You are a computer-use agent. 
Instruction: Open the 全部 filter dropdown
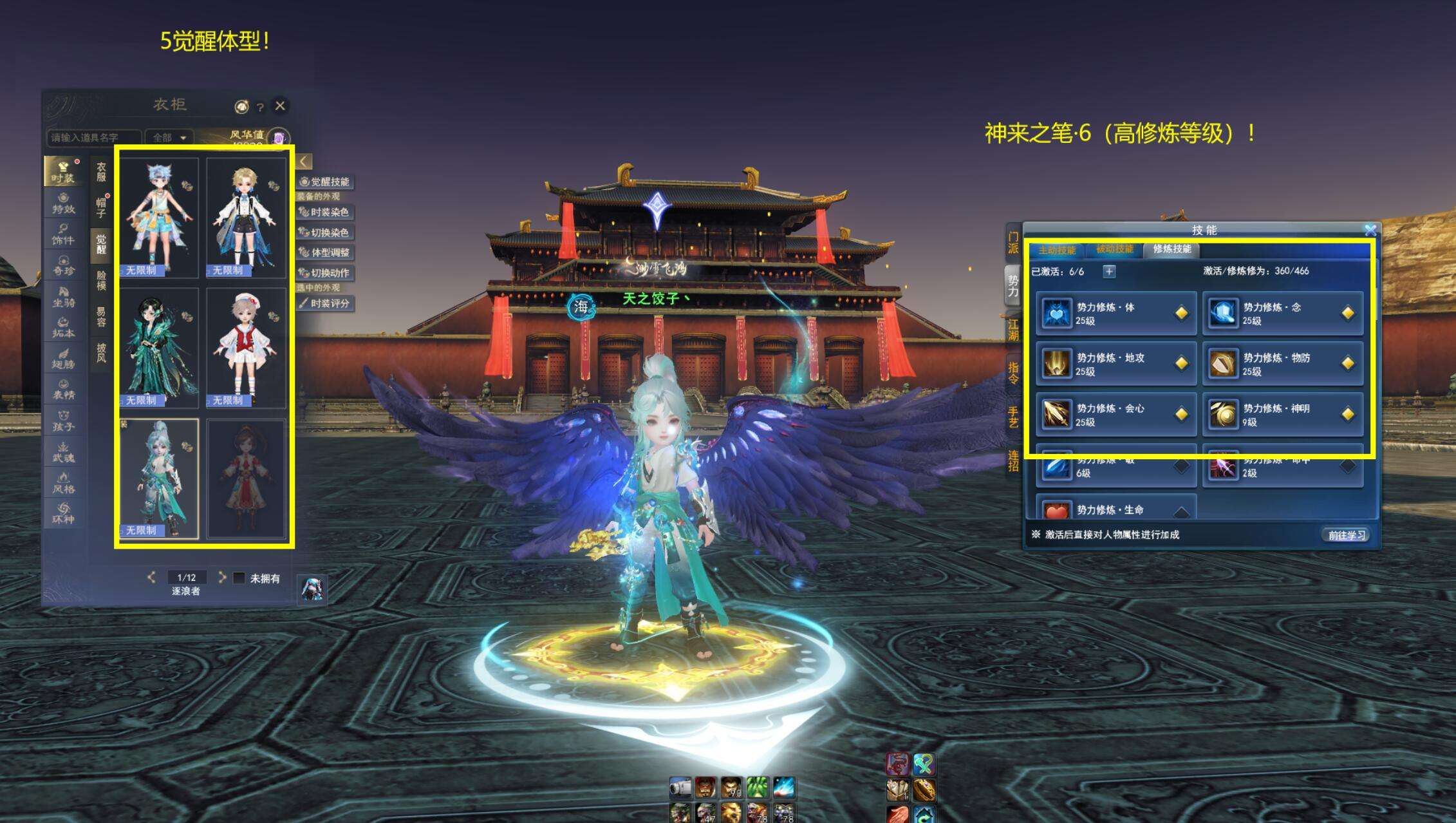[169, 137]
